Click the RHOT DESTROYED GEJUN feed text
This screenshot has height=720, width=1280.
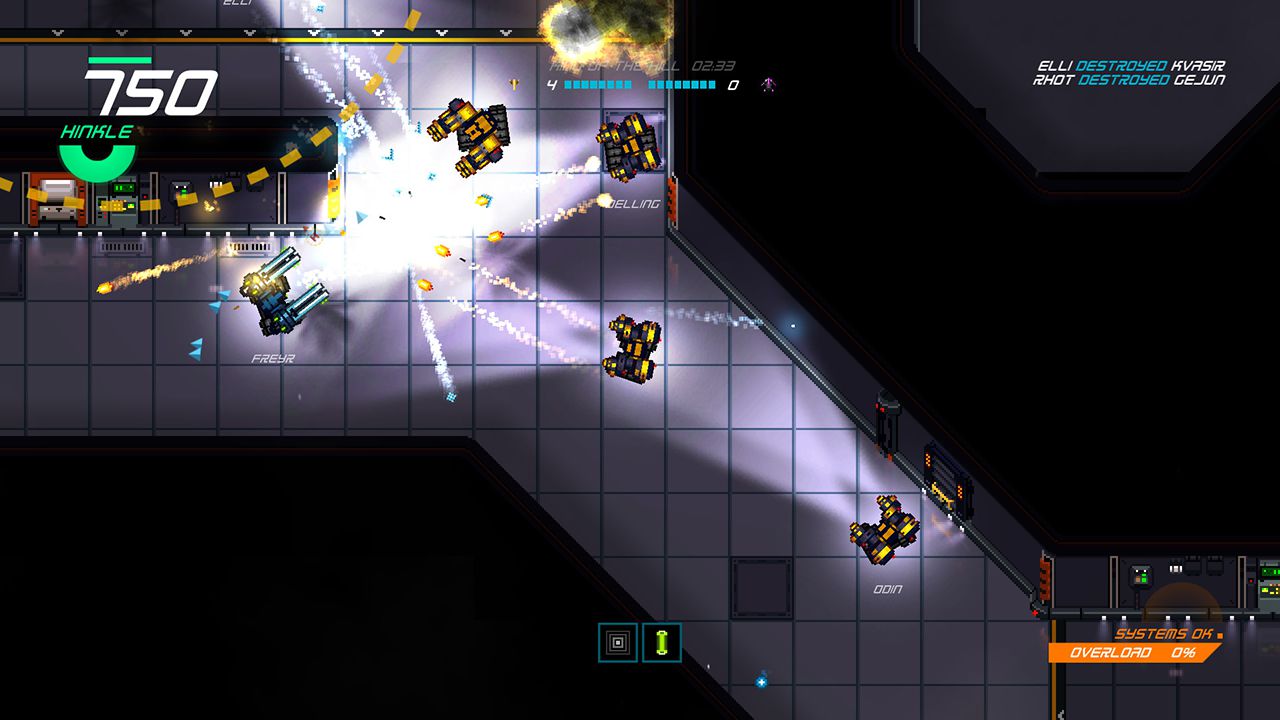1128,80
